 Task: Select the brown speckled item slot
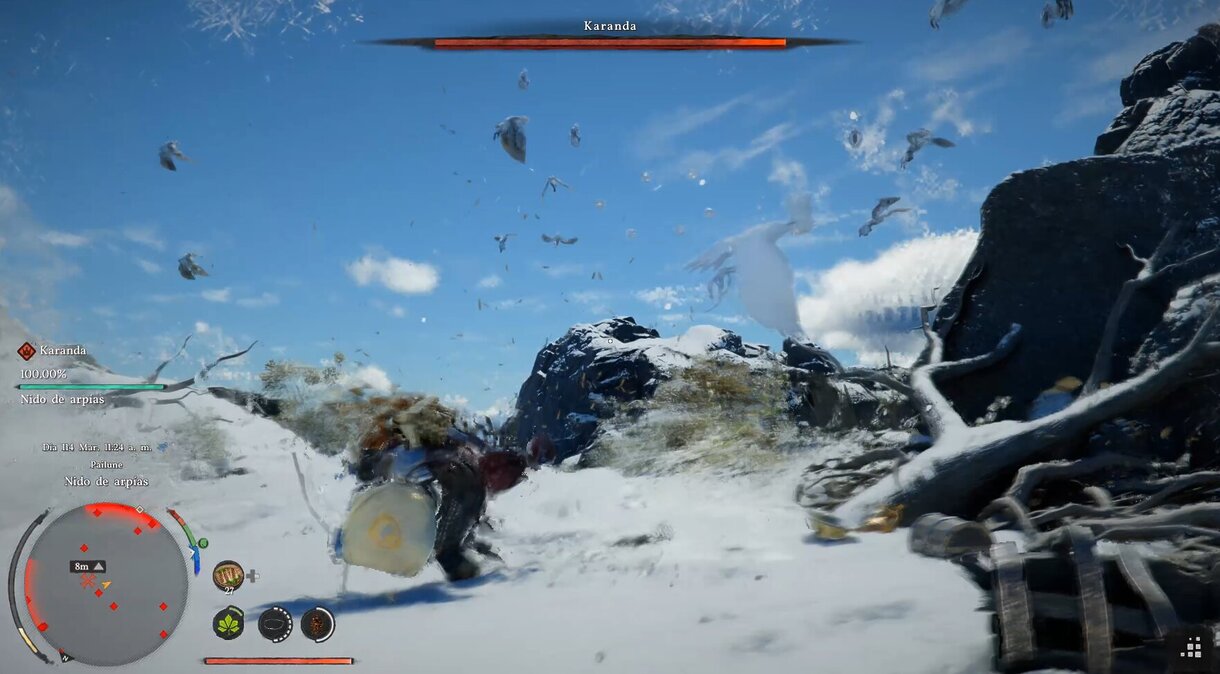(x=318, y=624)
